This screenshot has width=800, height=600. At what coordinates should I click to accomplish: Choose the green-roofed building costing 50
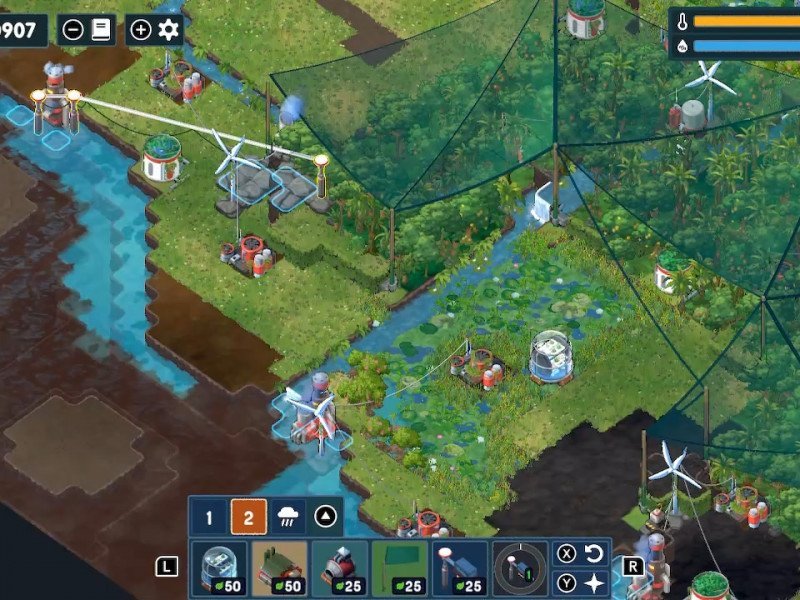click(x=279, y=569)
